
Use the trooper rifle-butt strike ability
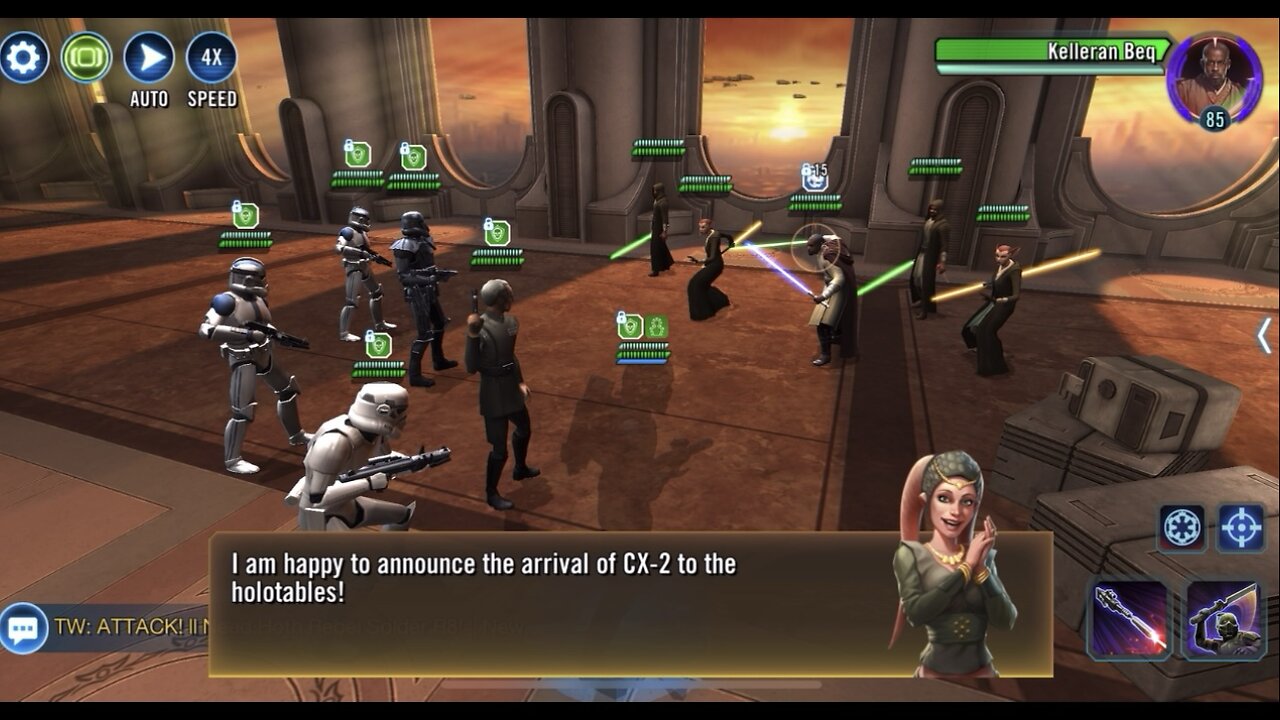pyautogui.click(x=1223, y=620)
